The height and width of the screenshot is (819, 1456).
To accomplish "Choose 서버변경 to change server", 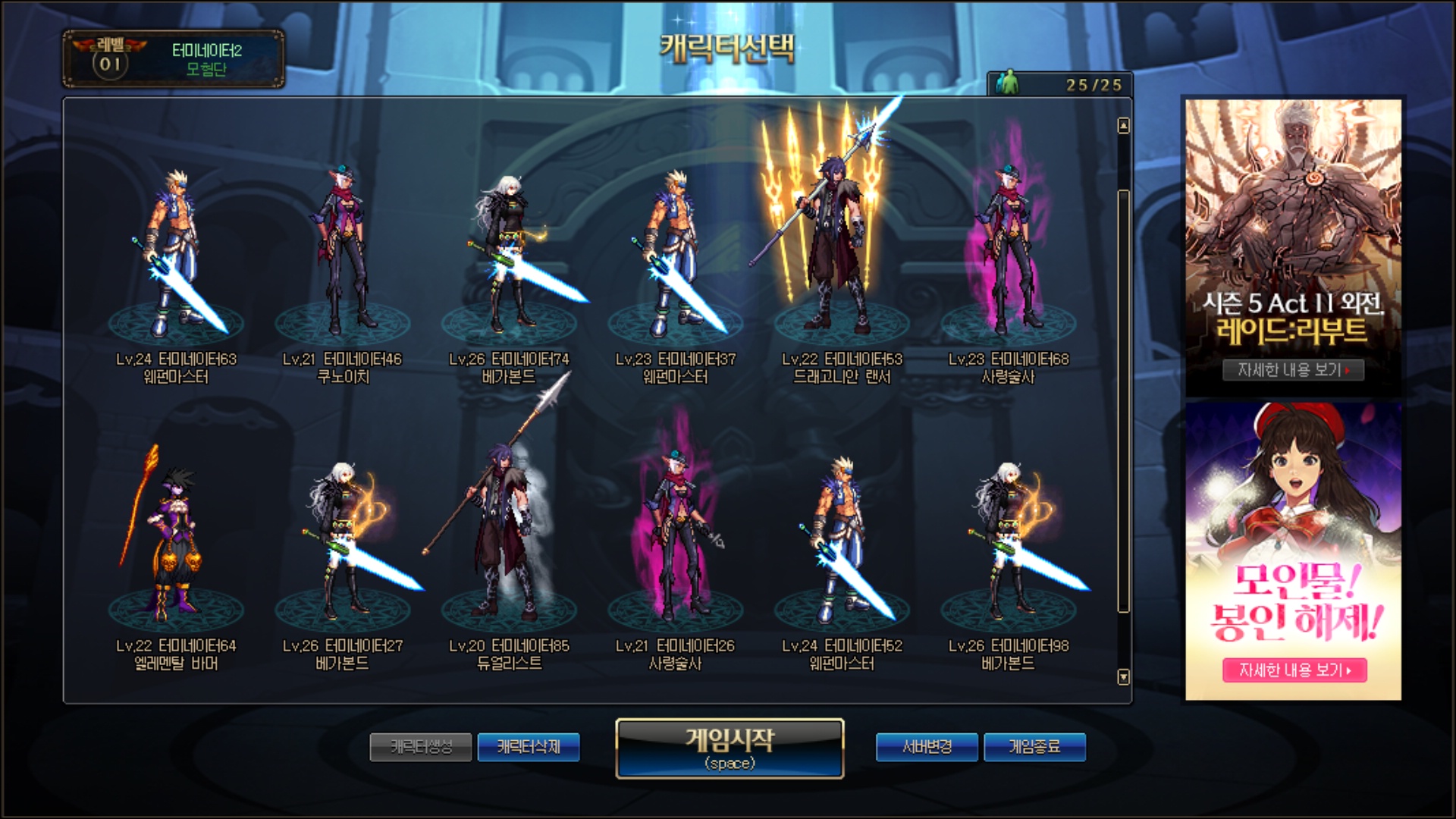I will click(x=928, y=747).
